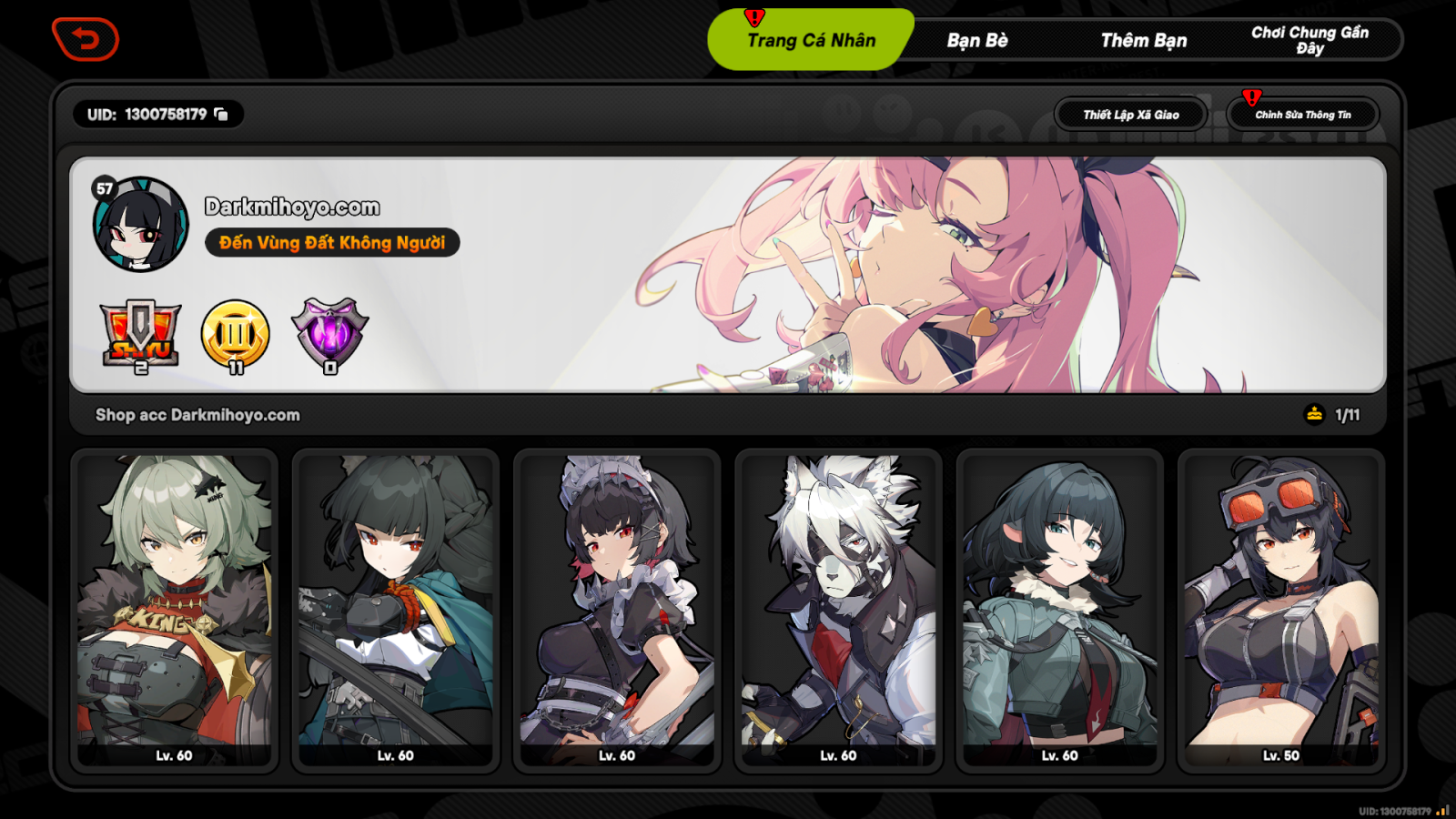The height and width of the screenshot is (819, 1456).
Task: Click the notification badge on Chỉnh Sửa Thông Tin
Action: (1251, 96)
